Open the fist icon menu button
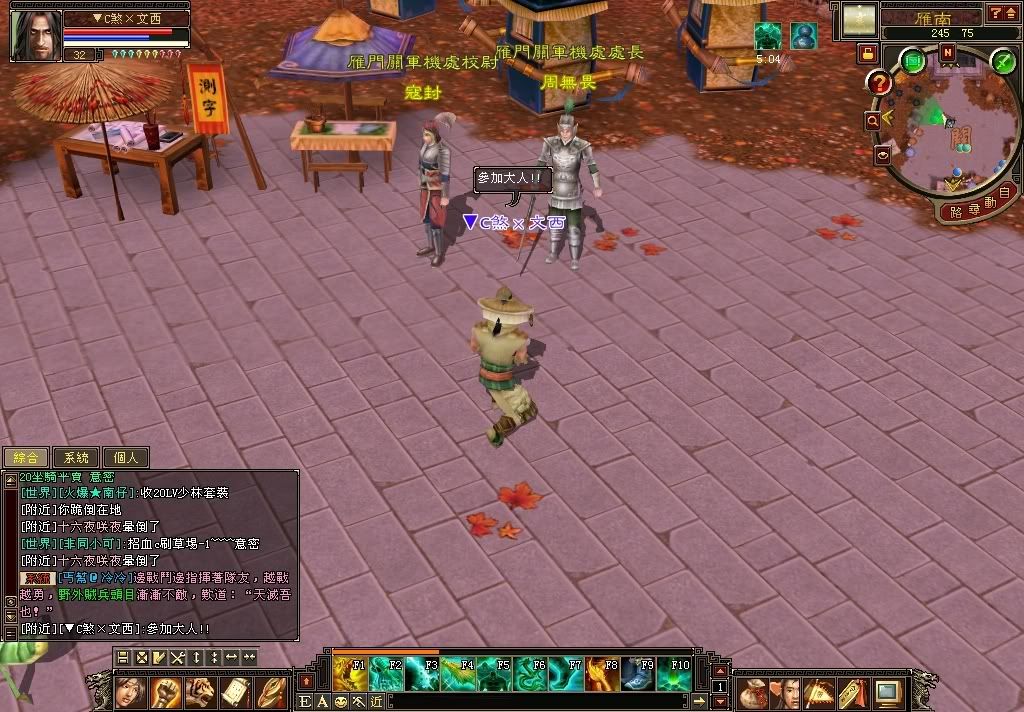Image resolution: width=1024 pixels, height=712 pixels. [166, 690]
